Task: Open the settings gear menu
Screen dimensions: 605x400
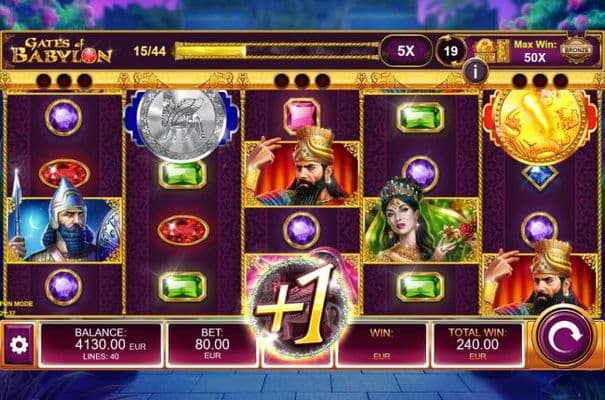Action: click(x=17, y=345)
